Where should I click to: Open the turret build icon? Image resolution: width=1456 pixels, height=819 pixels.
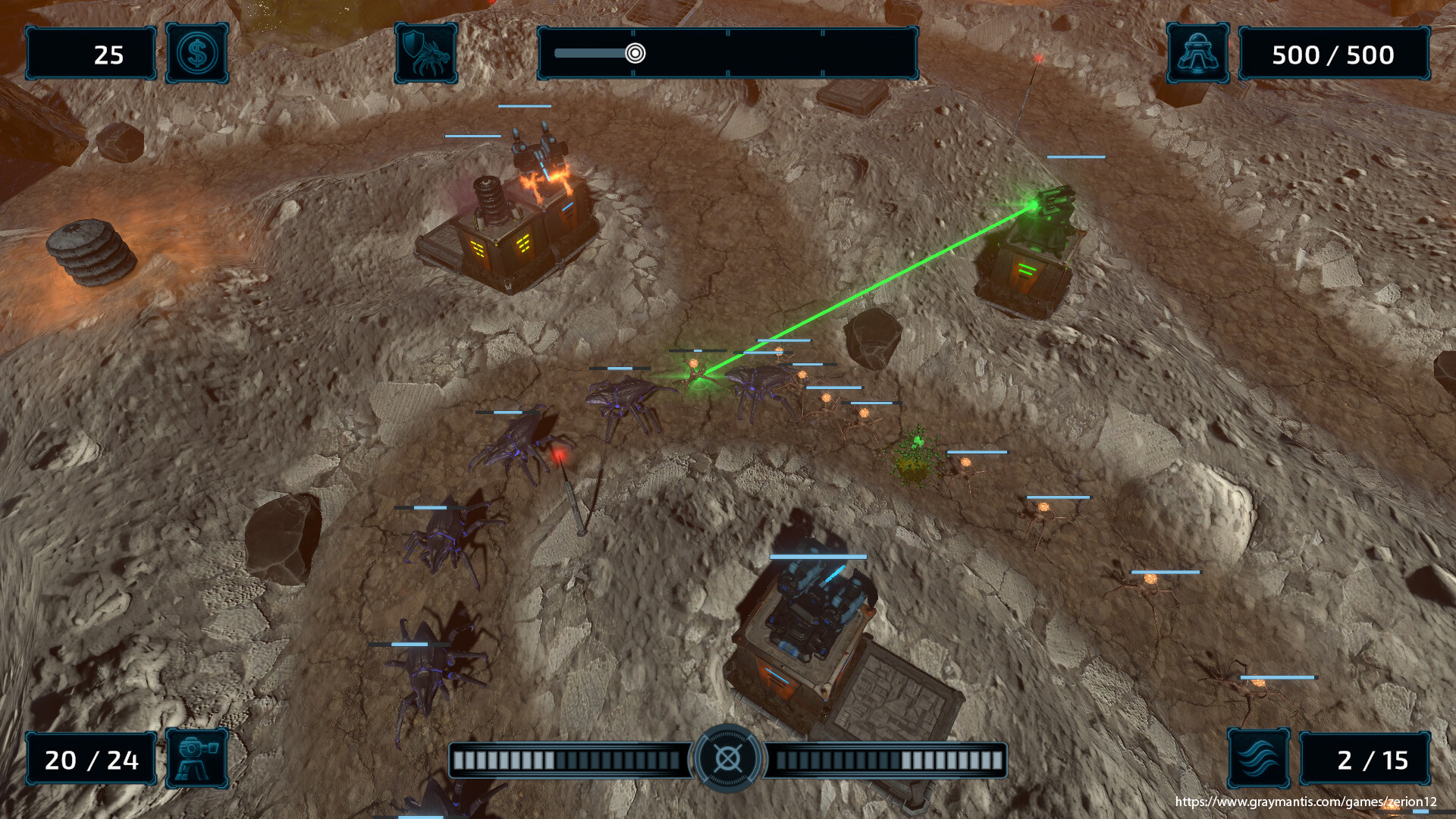click(197, 758)
